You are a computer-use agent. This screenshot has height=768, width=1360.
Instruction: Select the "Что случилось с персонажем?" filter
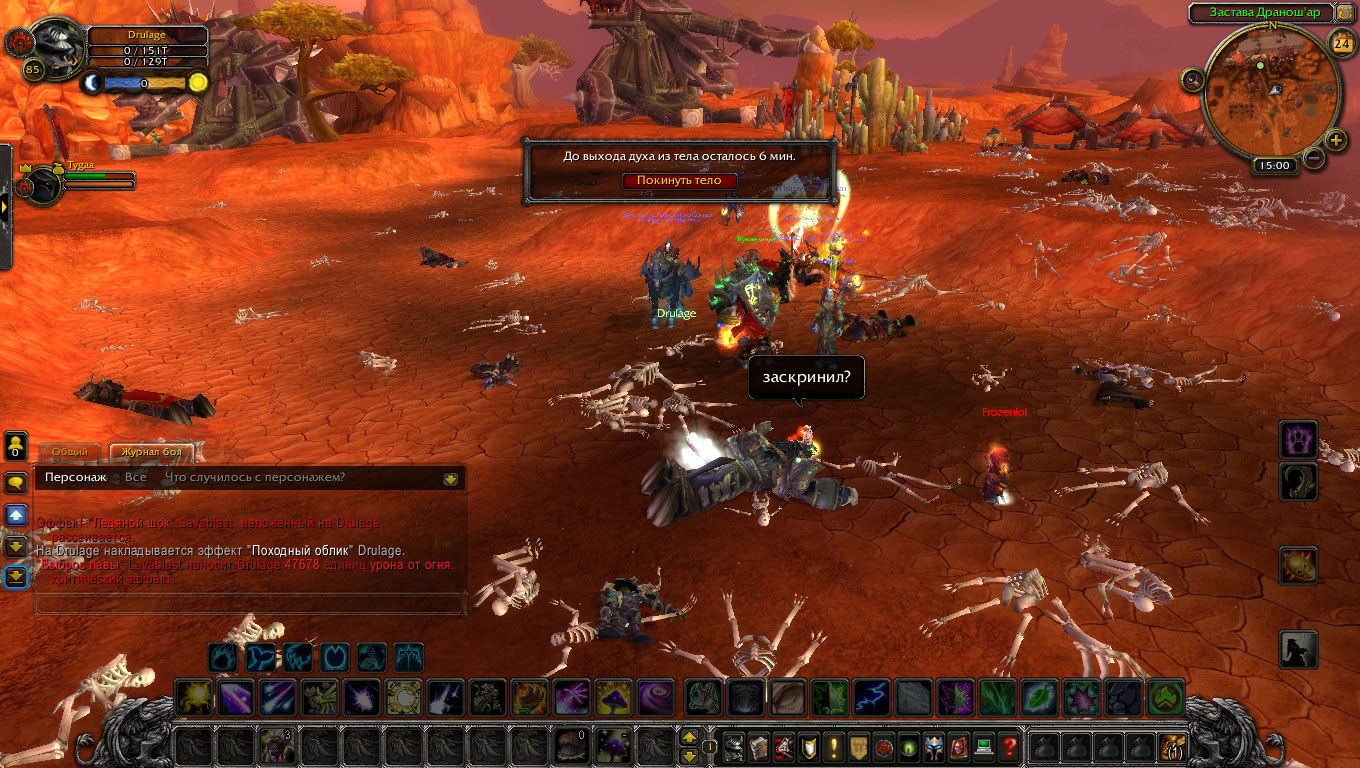[x=254, y=478]
